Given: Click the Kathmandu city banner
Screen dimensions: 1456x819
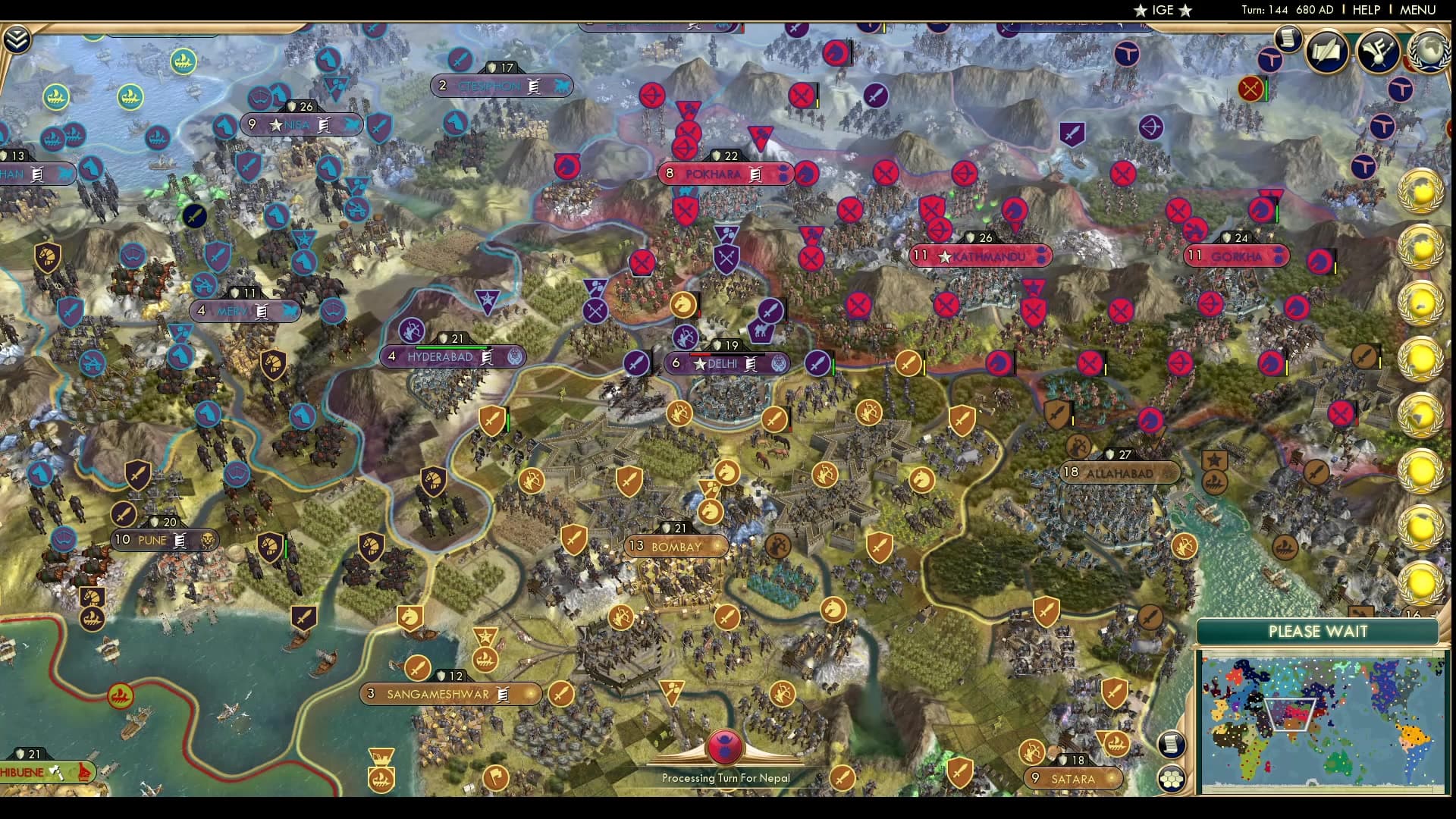Looking at the screenshot, I should tap(981, 256).
